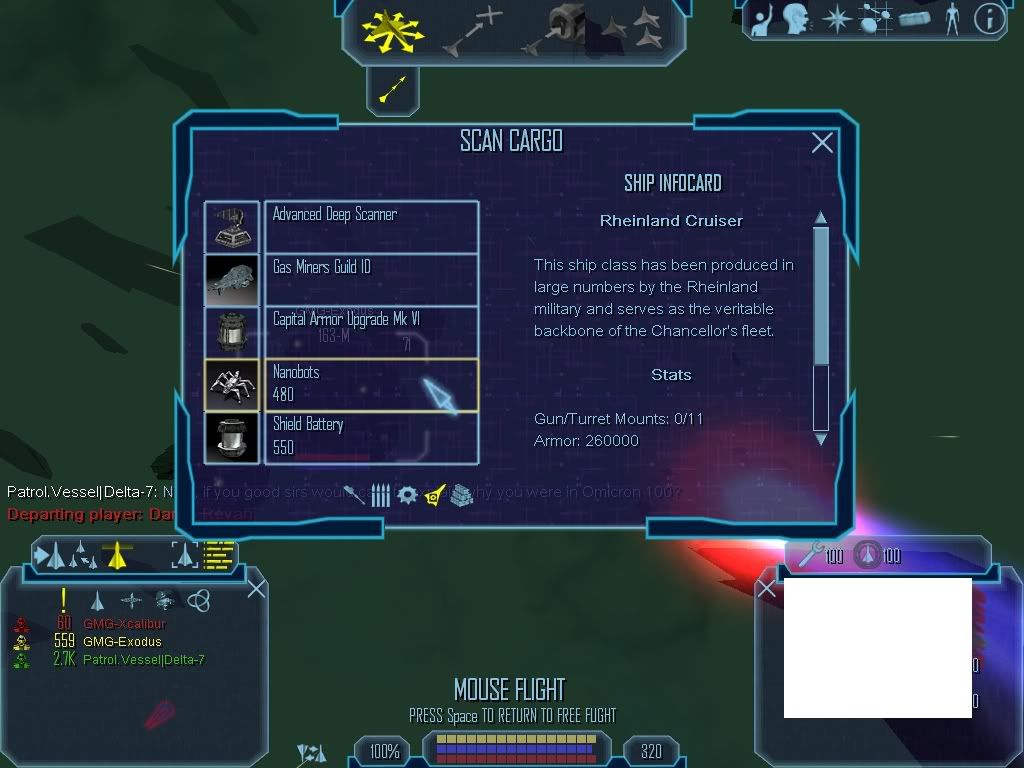
Task: Close the contact list panel
Action: [x=256, y=588]
